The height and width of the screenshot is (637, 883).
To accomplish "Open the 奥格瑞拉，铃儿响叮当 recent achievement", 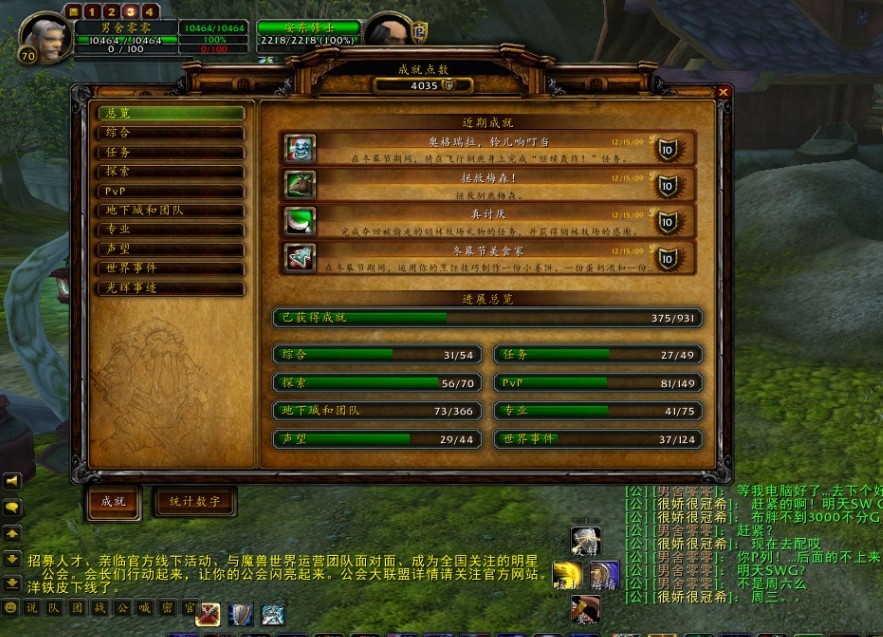I will point(487,148).
